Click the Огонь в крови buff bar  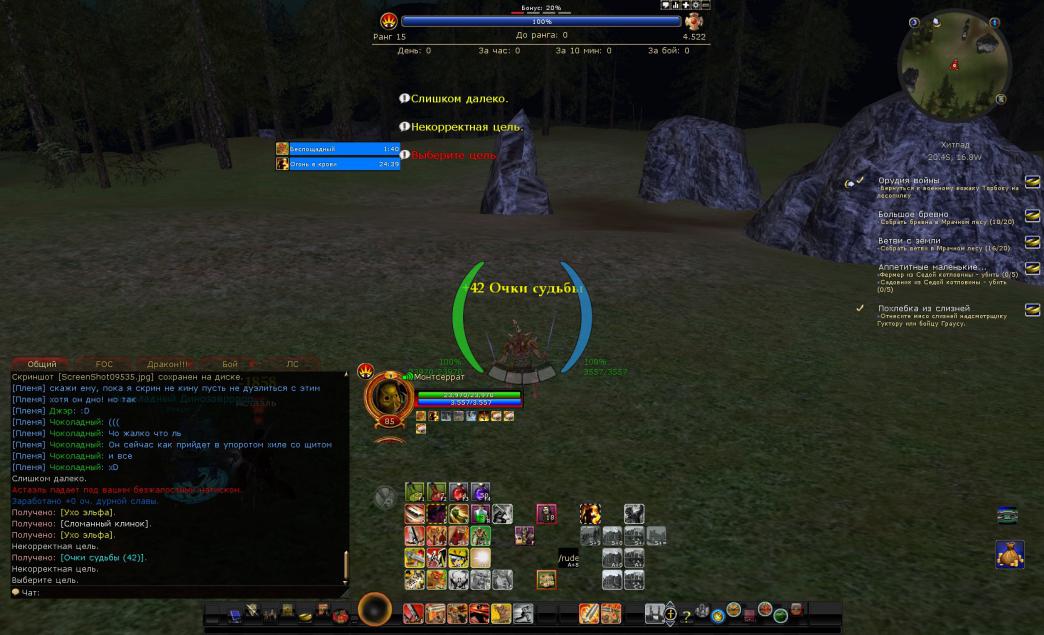(x=338, y=164)
